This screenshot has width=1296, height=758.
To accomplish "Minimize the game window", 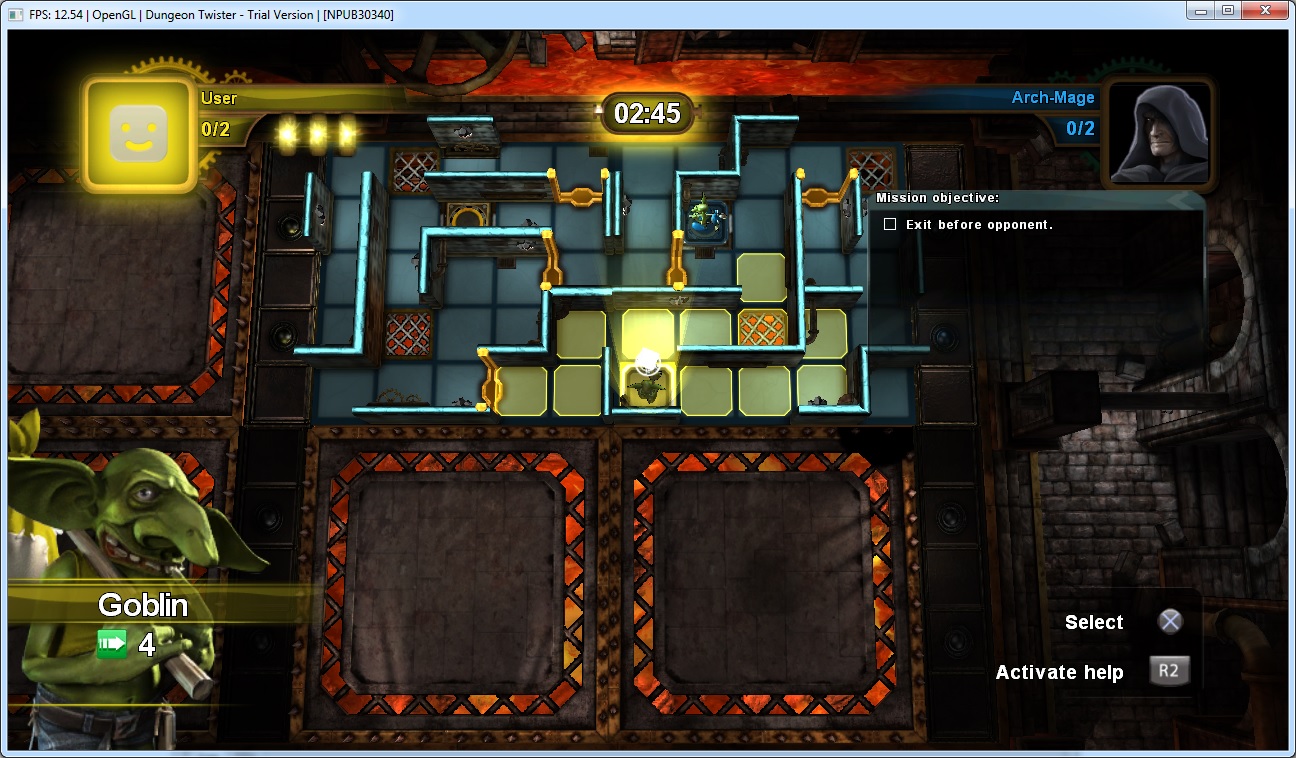I will coord(1200,11).
